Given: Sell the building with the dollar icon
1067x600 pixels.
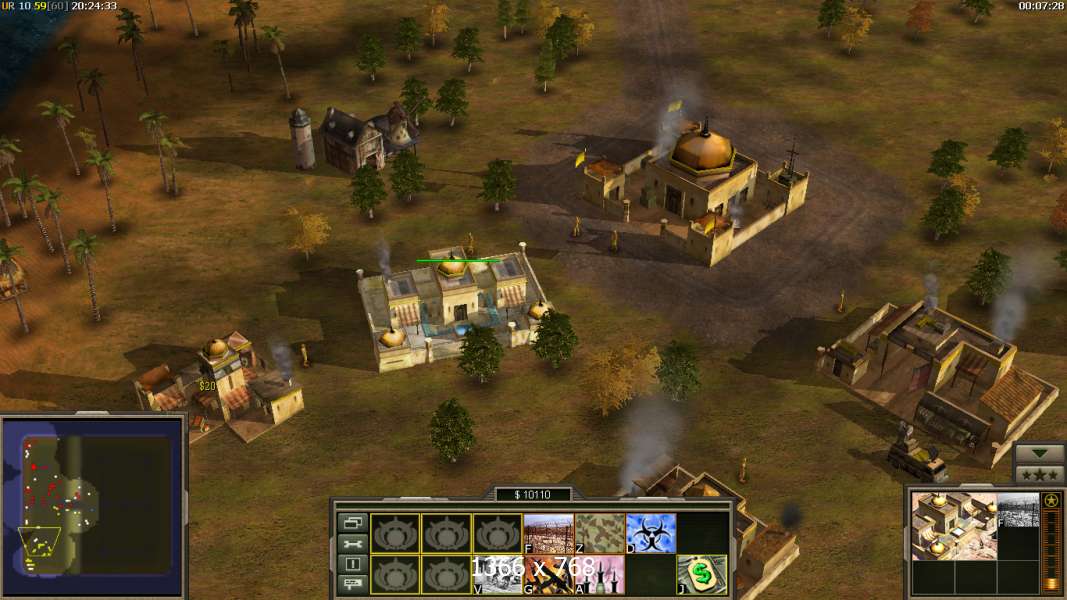Looking at the screenshot, I should coord(702,575).
